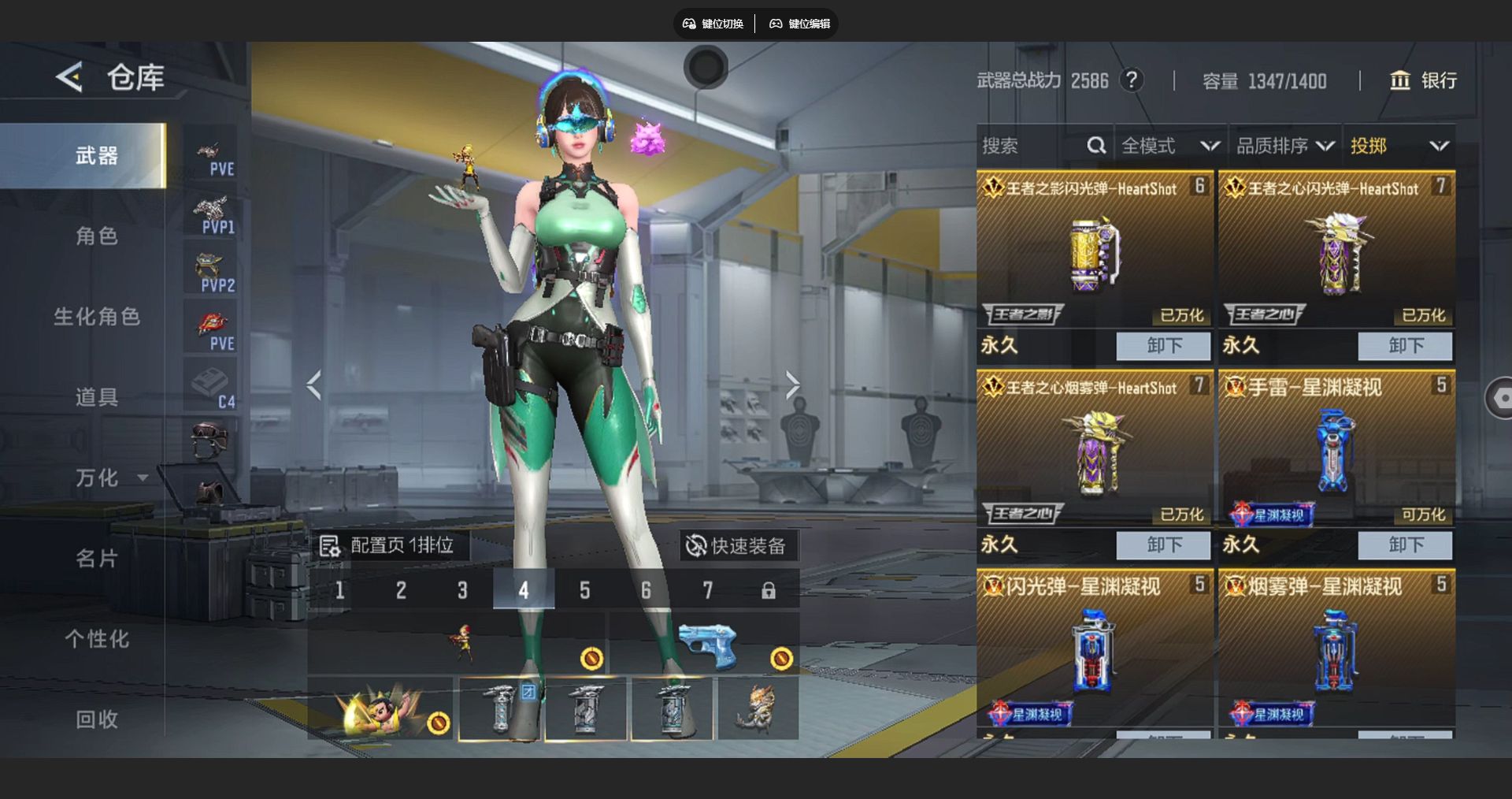Select the 手雷-星渊凝视 grenade card
Viewport: 1512px width, 799px height.
tap(1336, 449)
